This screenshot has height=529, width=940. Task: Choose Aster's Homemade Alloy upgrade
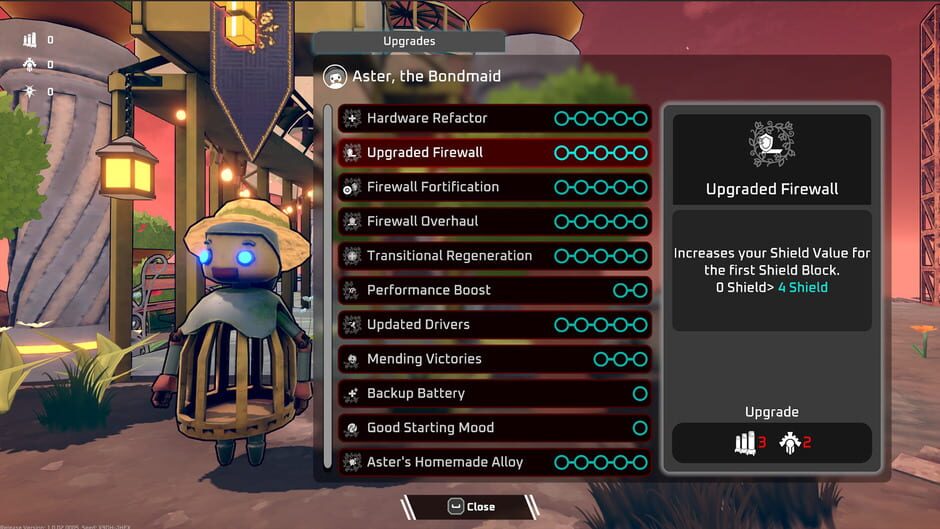point(494,462)
